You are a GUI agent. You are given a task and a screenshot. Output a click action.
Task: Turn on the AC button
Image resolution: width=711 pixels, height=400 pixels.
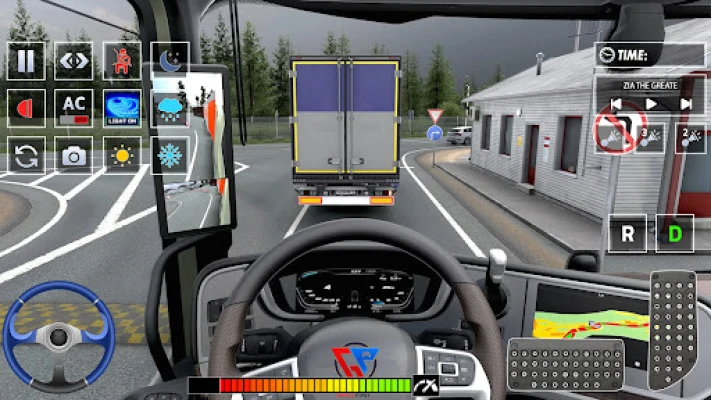pos(74,108)
